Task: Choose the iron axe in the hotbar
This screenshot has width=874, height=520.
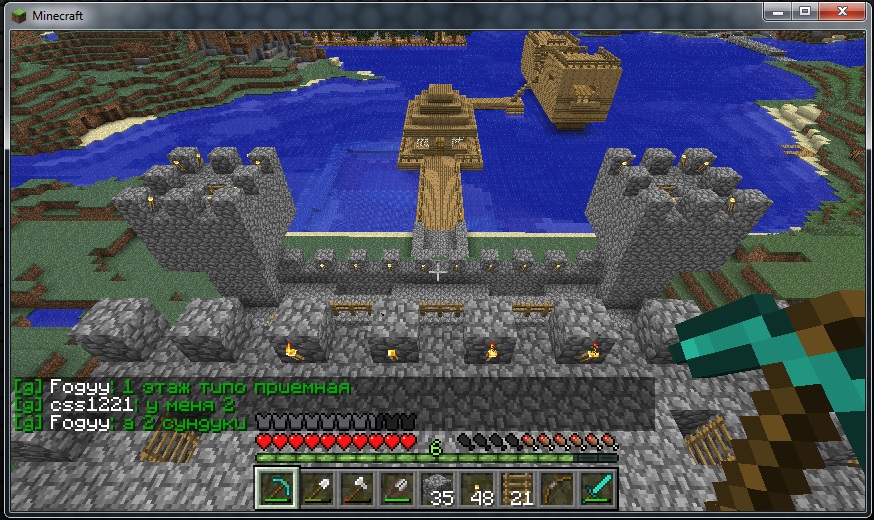Action: [x=355, y=488]
